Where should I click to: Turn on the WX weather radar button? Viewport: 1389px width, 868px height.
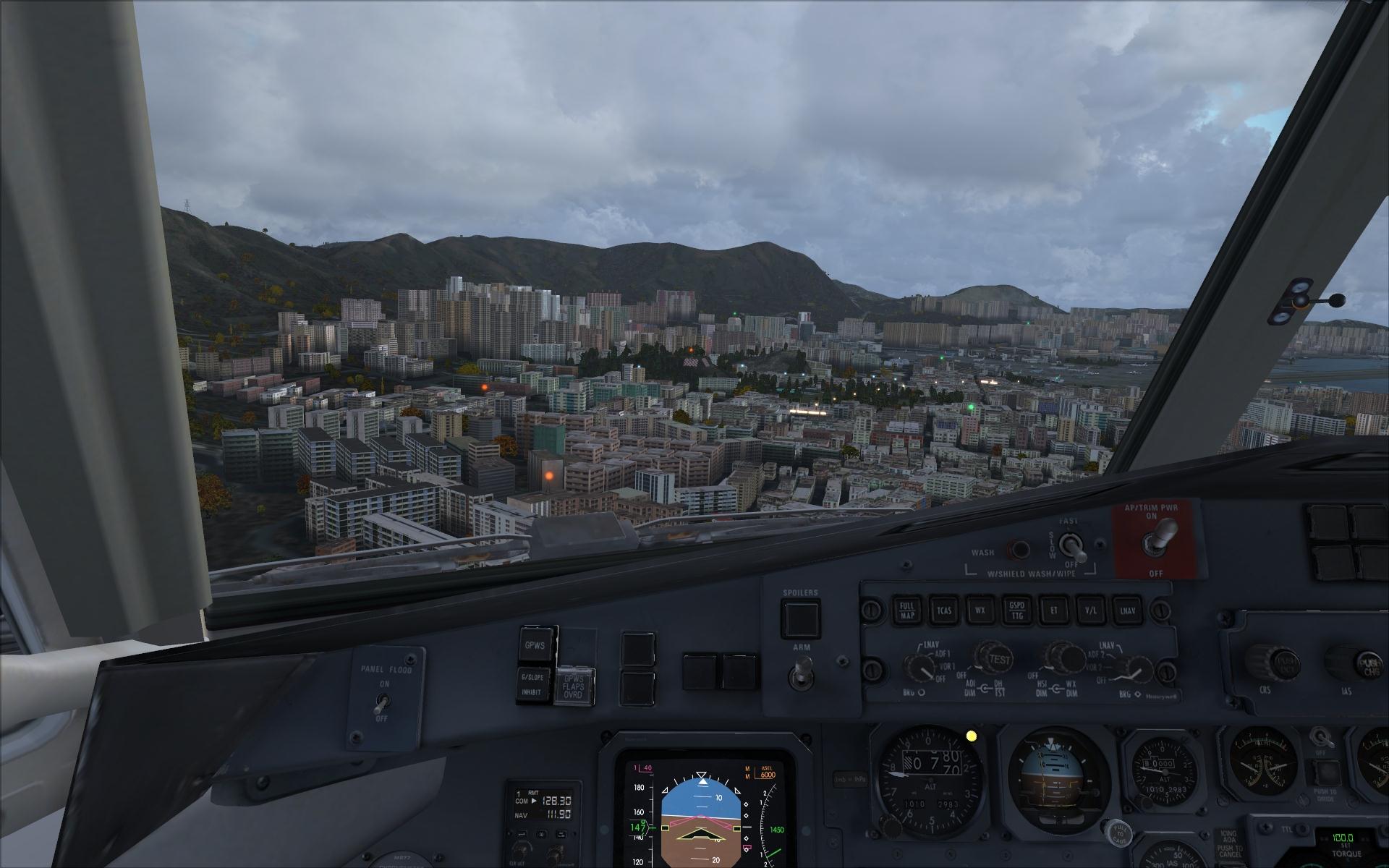click(980, 611)
